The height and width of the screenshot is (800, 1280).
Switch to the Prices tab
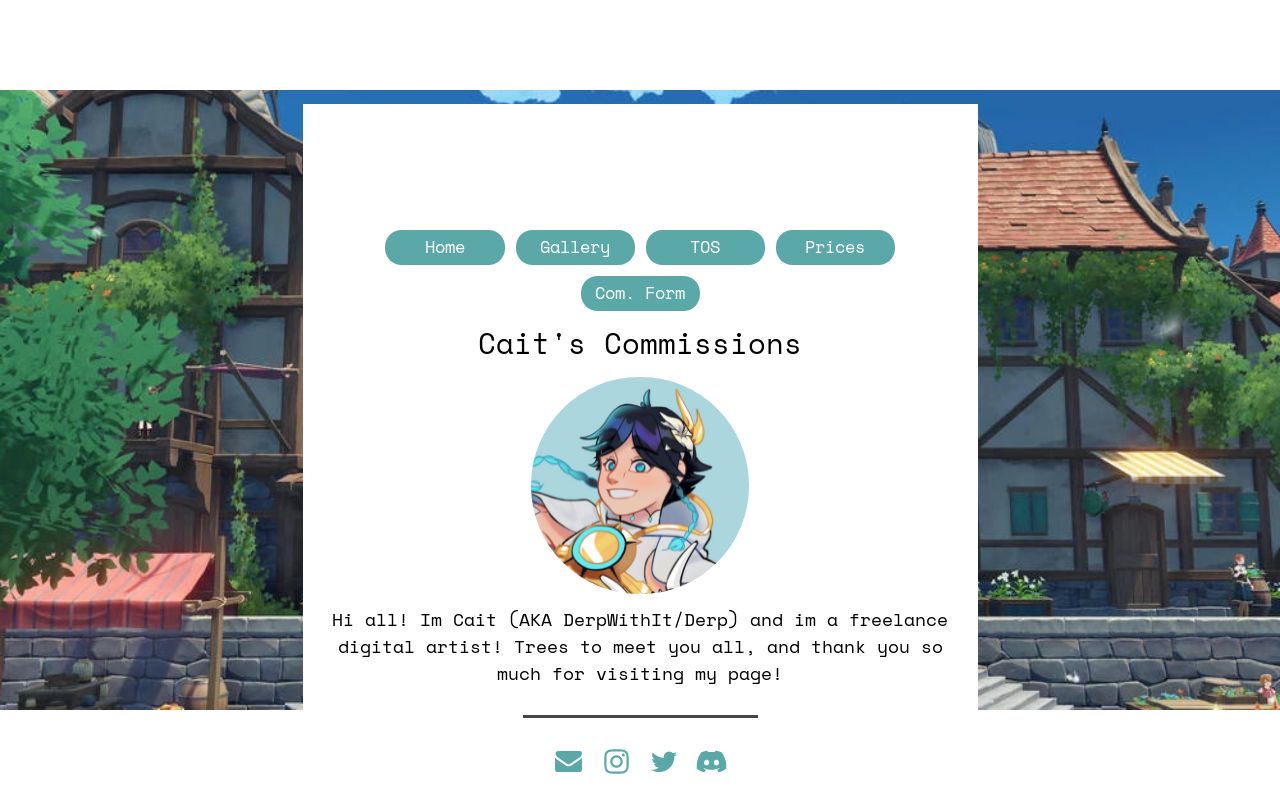(x=835, y=247)
